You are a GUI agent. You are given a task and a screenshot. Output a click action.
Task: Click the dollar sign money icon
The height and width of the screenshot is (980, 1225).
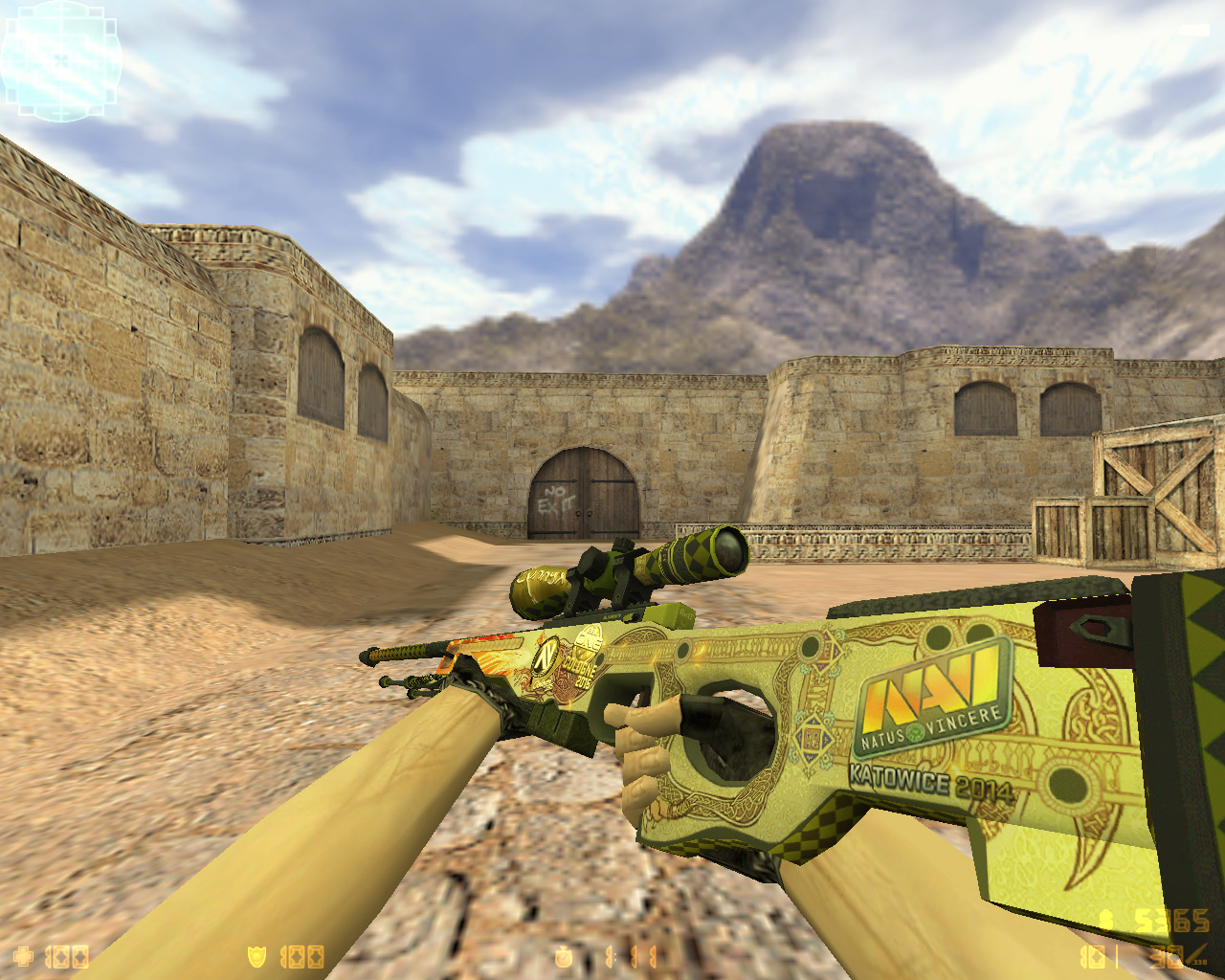[1106, 921]
